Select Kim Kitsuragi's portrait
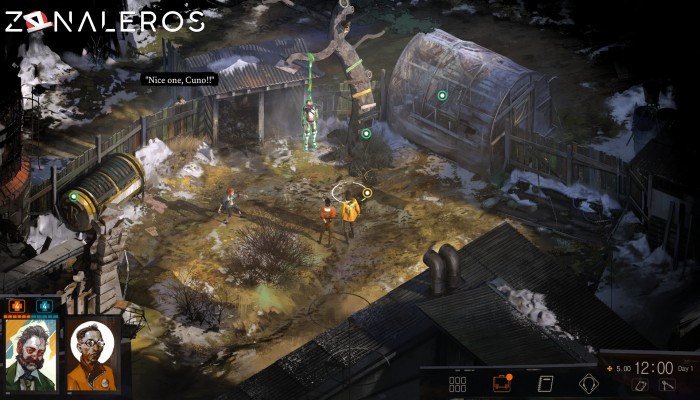The height and width of the screenshot is (400, 700). click(x=93, y=355)
